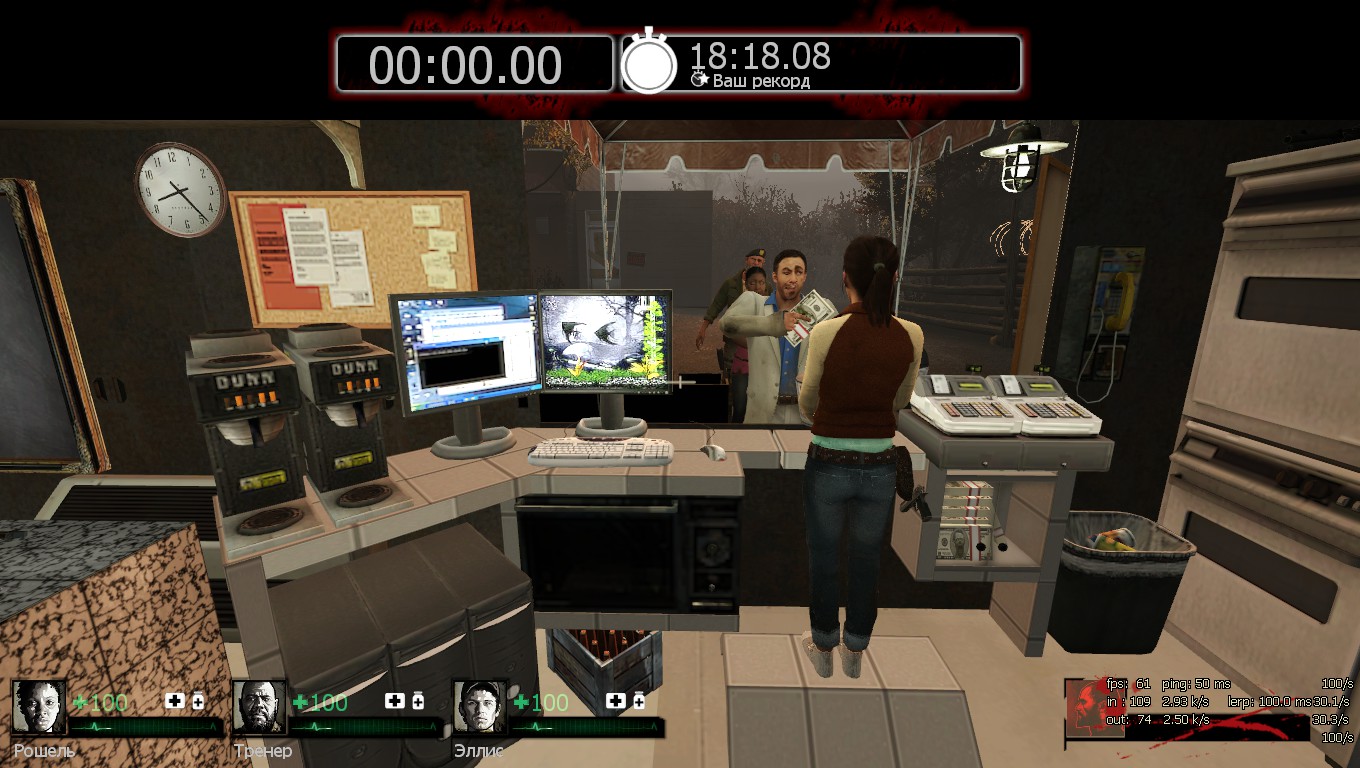Click Rochelle's first aid kit icon
The image size is (1360, 768).
click(x=175, y=701)
